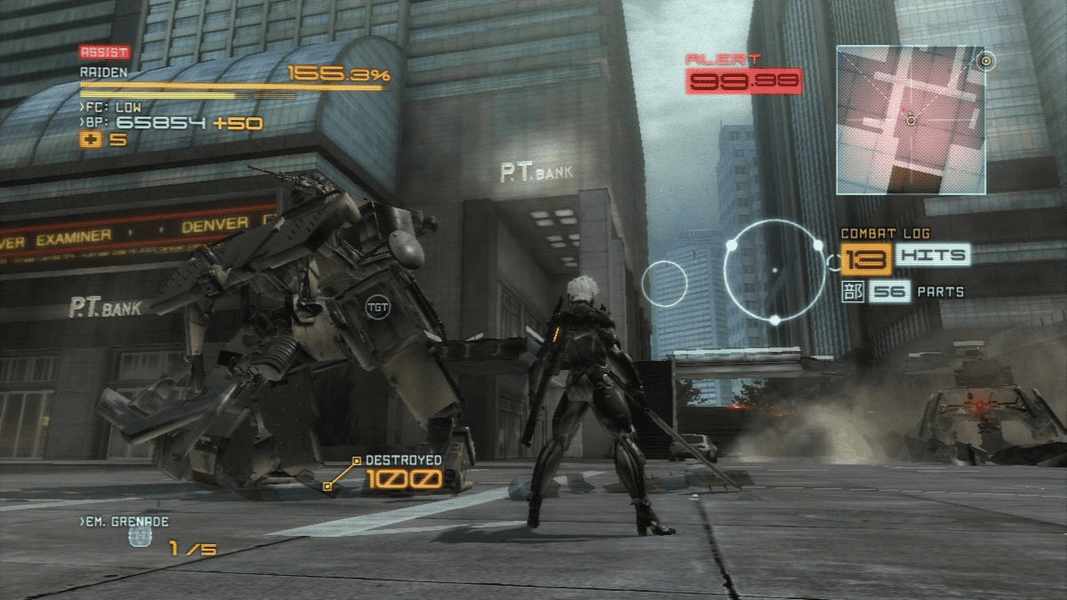Select the EM Grenade sub-weapon icon
This screenshot has width=1067, height=600.
coord(140,537)
